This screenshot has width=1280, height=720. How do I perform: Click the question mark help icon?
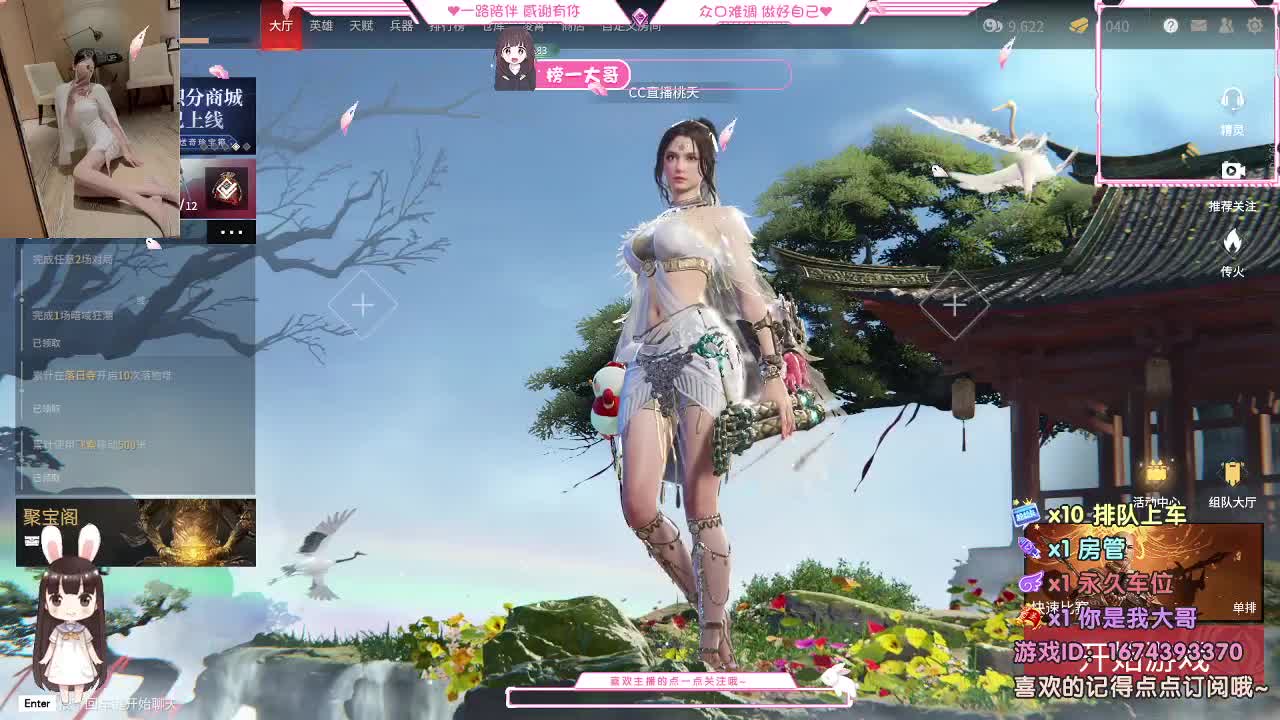pyautogui.click(x=1169, y=27)
